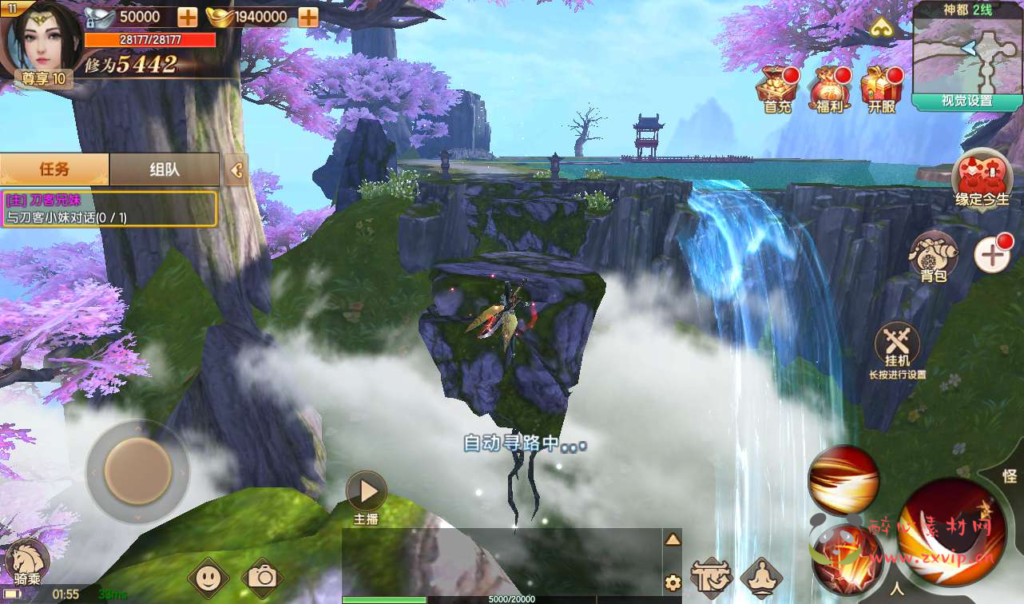1024x604 pixels.
Task: Open the 刀客 main quest tracker entry
Action: pos(109,208)
